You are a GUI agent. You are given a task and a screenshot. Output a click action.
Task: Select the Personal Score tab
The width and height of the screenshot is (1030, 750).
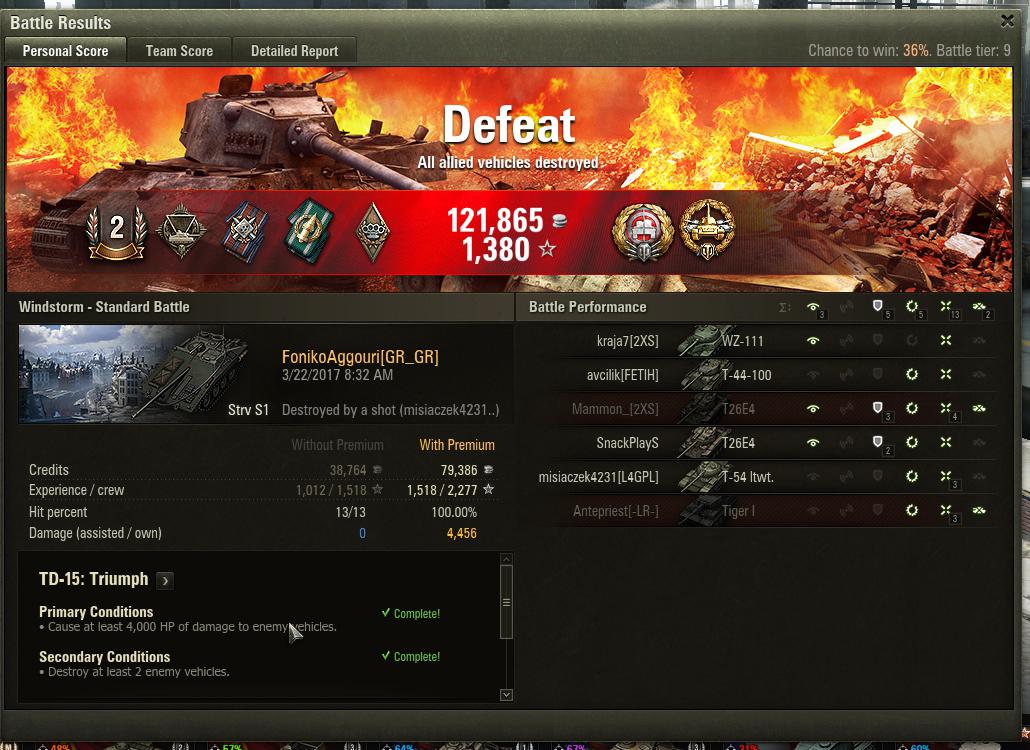65,51
